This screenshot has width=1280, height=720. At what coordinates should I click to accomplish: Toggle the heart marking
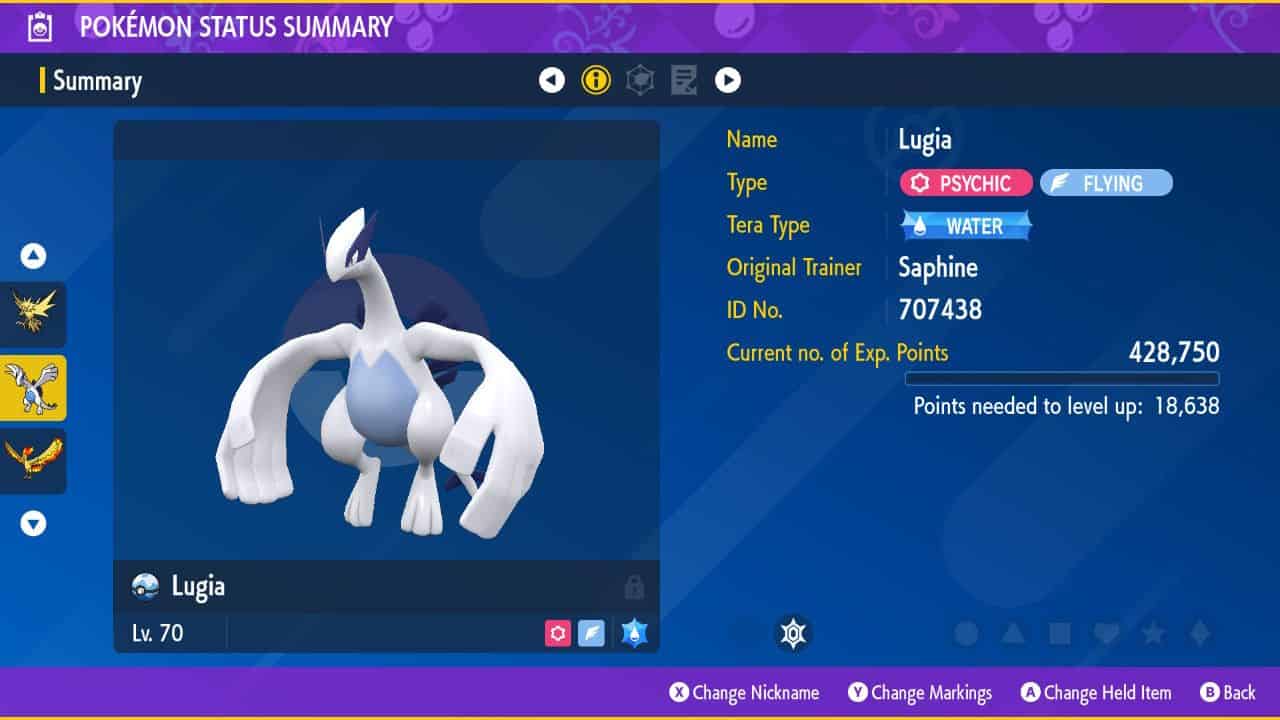click(1106, 633)
